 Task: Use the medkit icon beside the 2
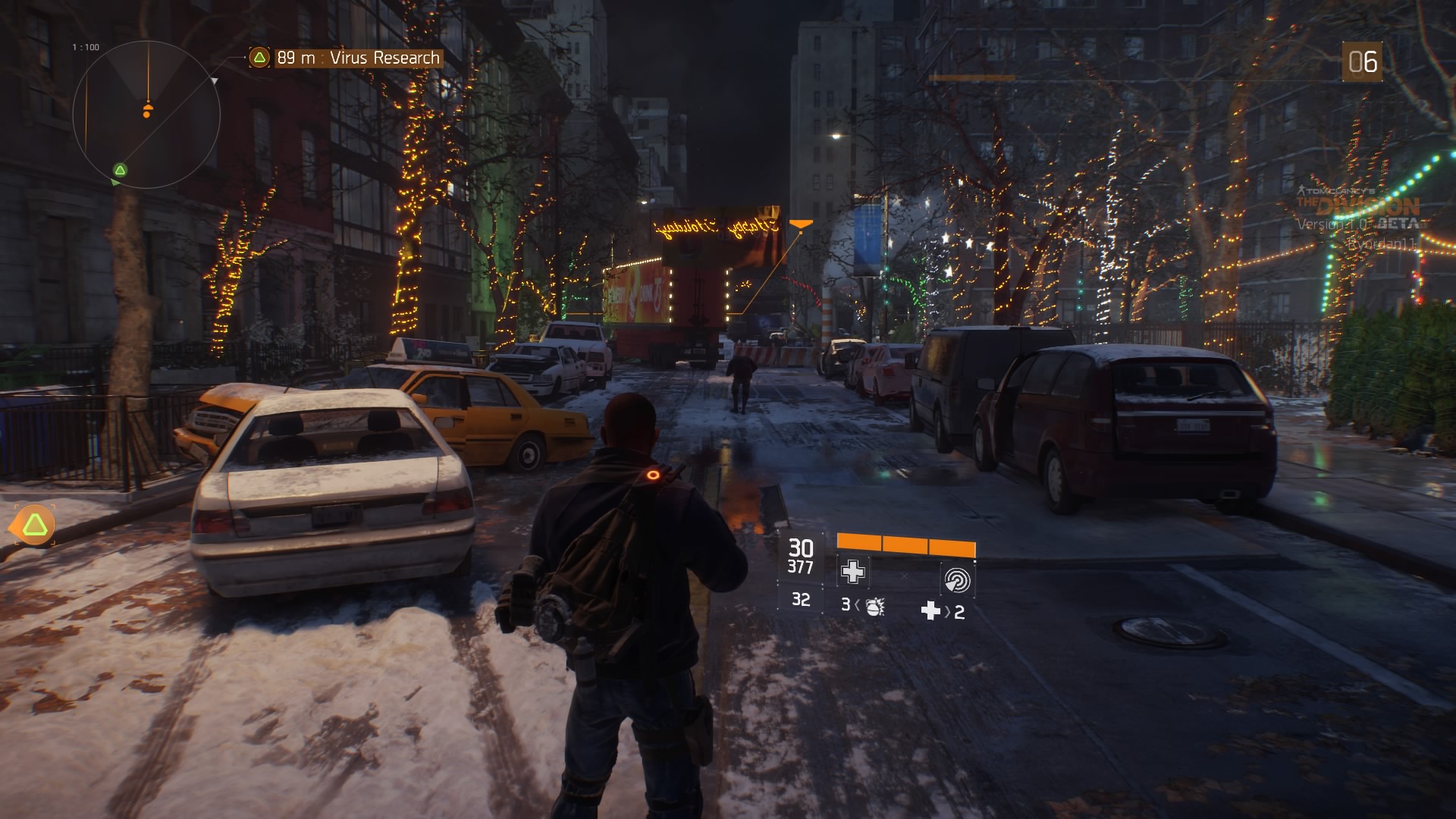click(930, 611)
